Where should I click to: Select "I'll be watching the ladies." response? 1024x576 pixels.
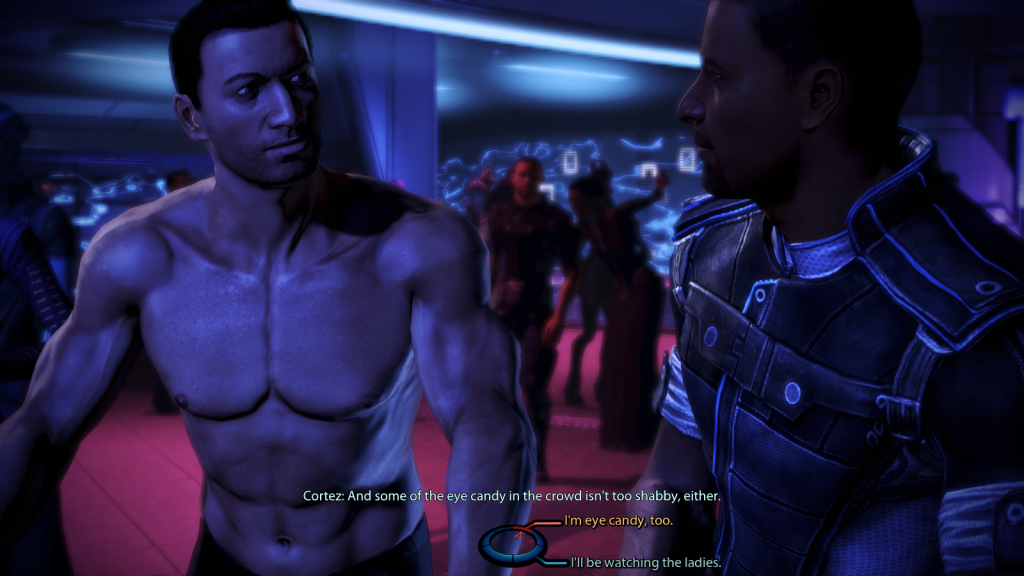pyautogui.click(x=645, y=563)
